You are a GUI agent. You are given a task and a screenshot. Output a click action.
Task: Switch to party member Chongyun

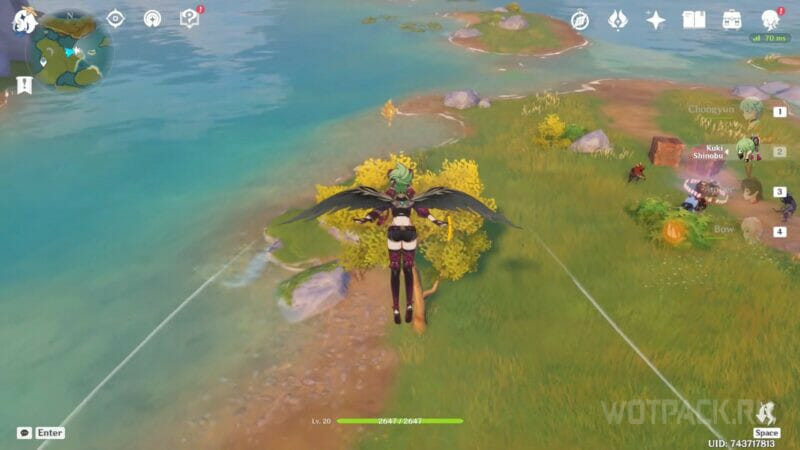pos(750,110)
